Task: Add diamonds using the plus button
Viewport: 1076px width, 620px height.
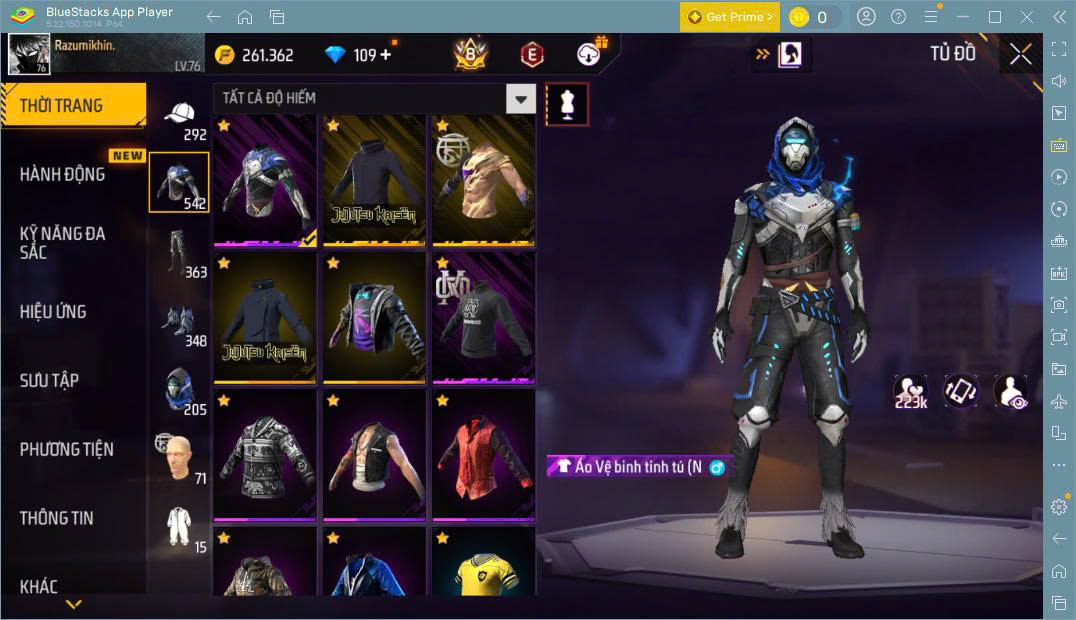Action: click(386, 55)
